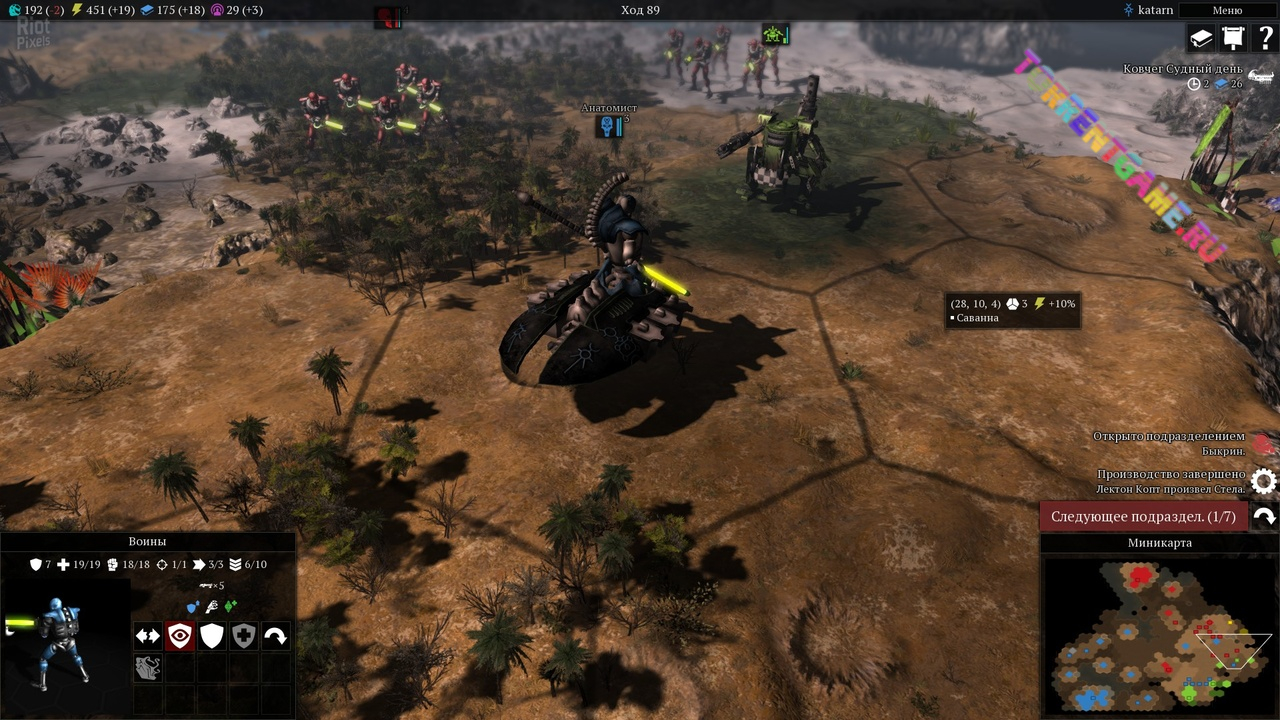Open the compendium book icon
The image size is (1280, 720).
point(1200,38)
